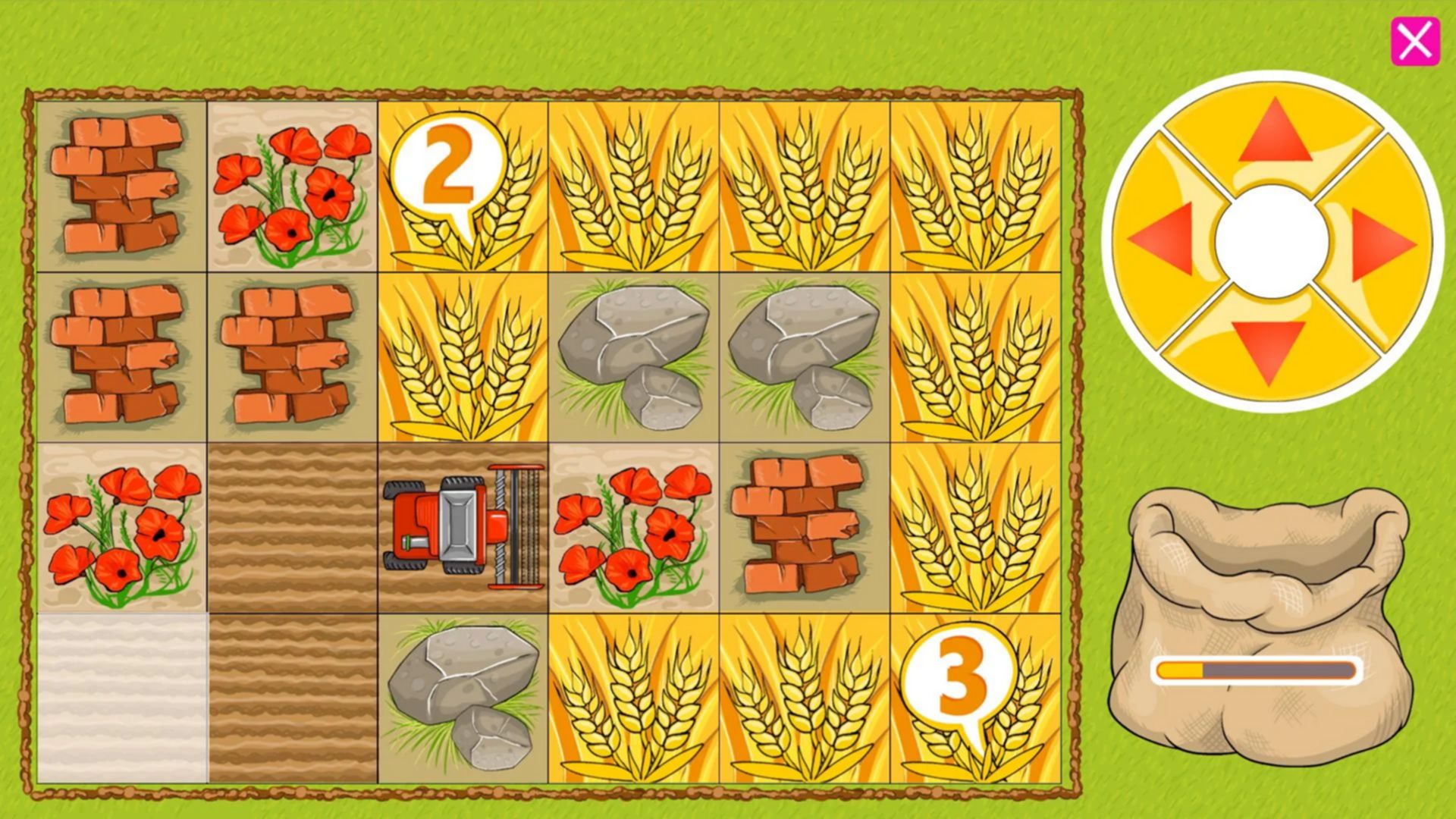Screen dimensions: 1456x819
Task: Click the down arrow on the direction wheel
Action: pyautogui.click(x=1269, y=350)
